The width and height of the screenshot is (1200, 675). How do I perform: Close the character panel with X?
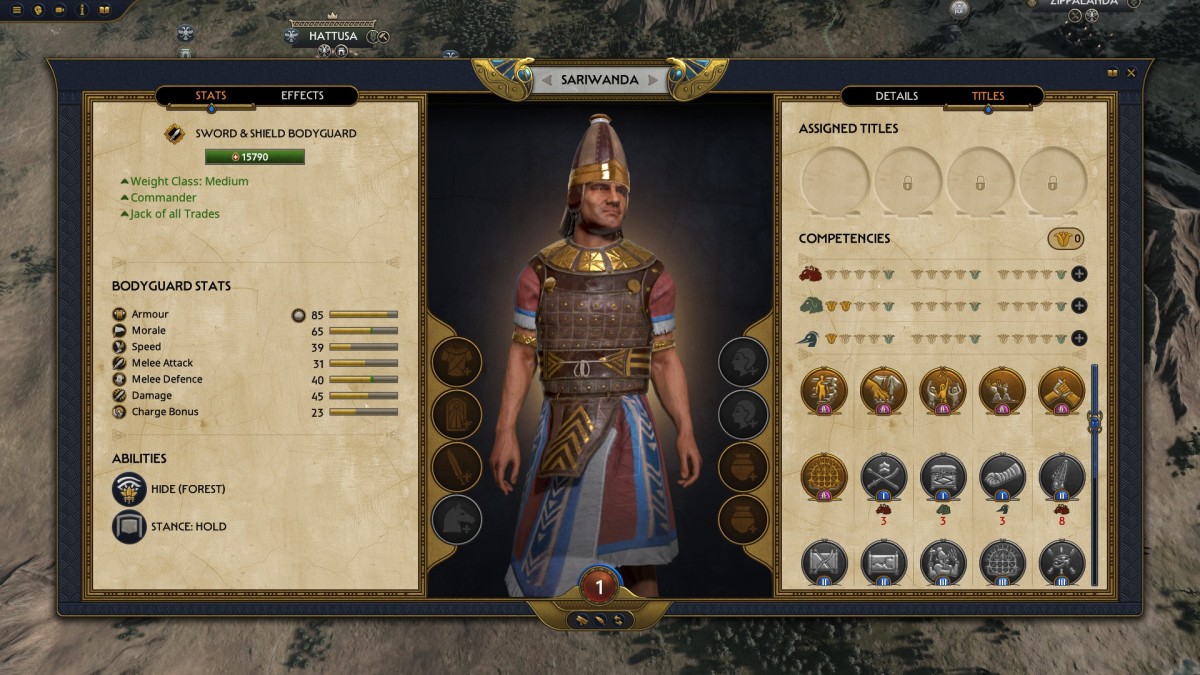1132,73
